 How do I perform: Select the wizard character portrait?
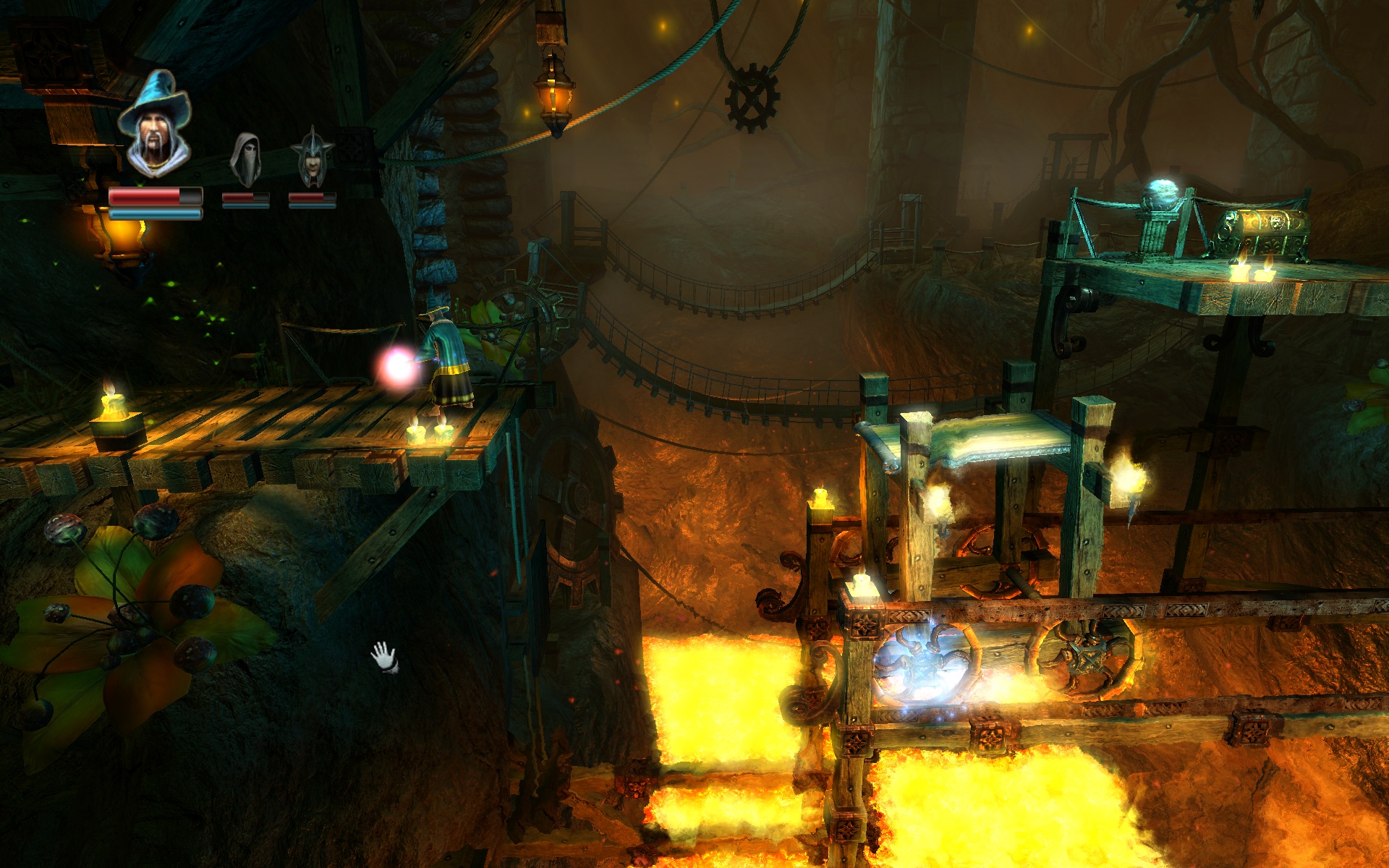[155, 124]
